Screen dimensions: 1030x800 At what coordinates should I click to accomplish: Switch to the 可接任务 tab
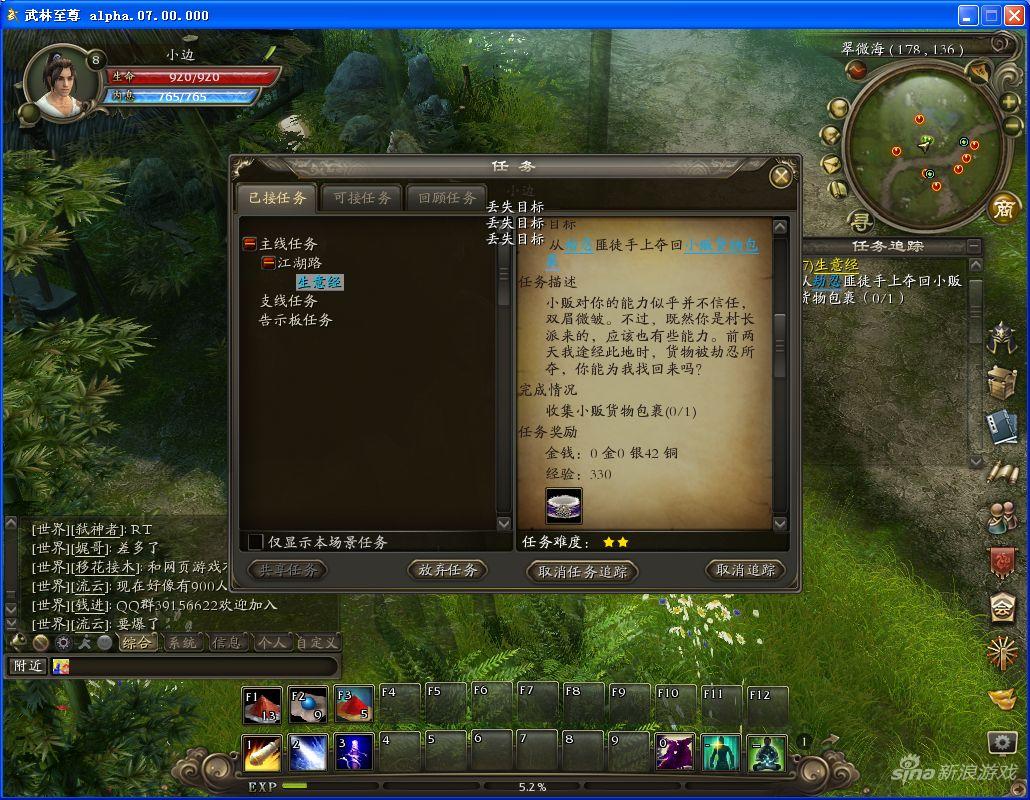tap(362, 198)
